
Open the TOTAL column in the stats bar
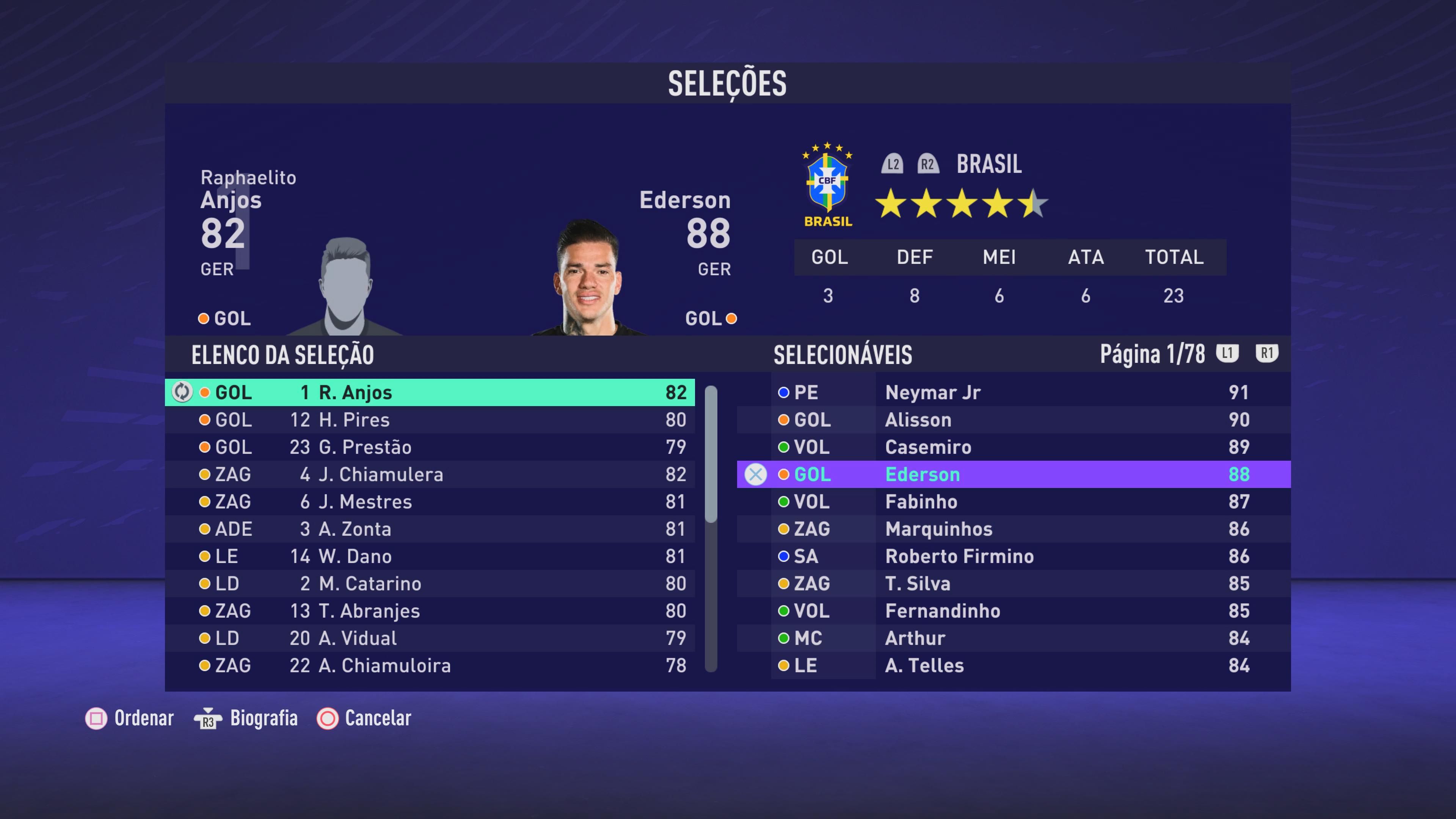(1174, 257)
